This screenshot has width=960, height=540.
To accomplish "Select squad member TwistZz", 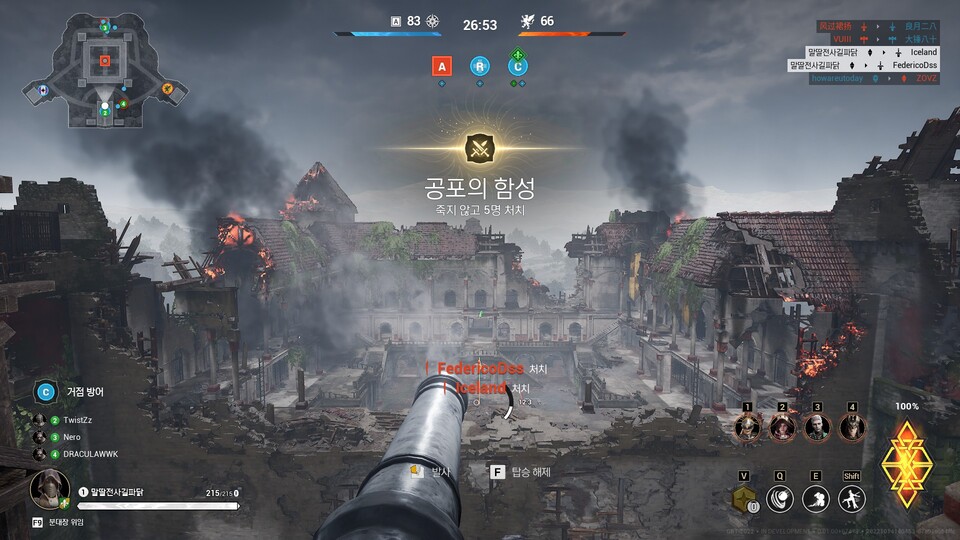I will (x=78, y=421).
